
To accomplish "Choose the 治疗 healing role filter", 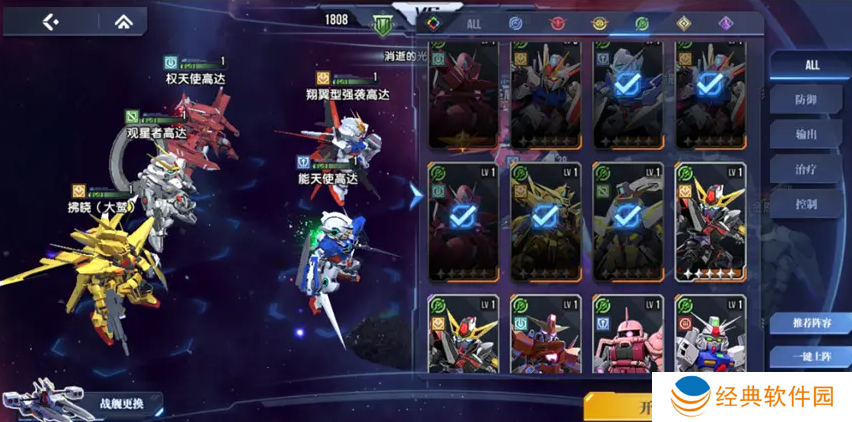I will (806, 169).
